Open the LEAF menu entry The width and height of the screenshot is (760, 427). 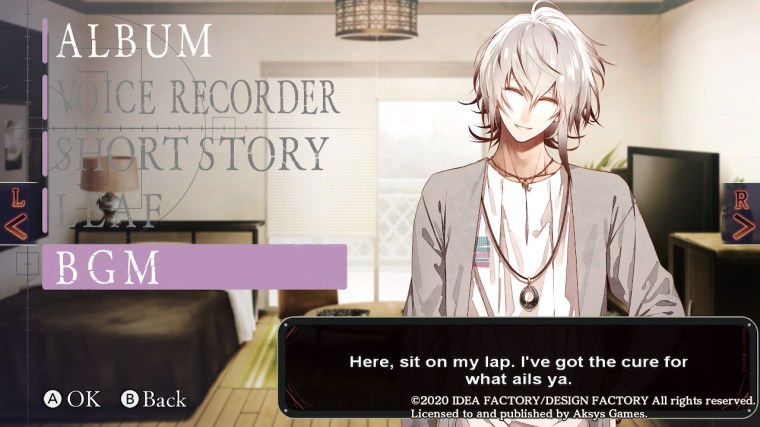pos(110,210)
